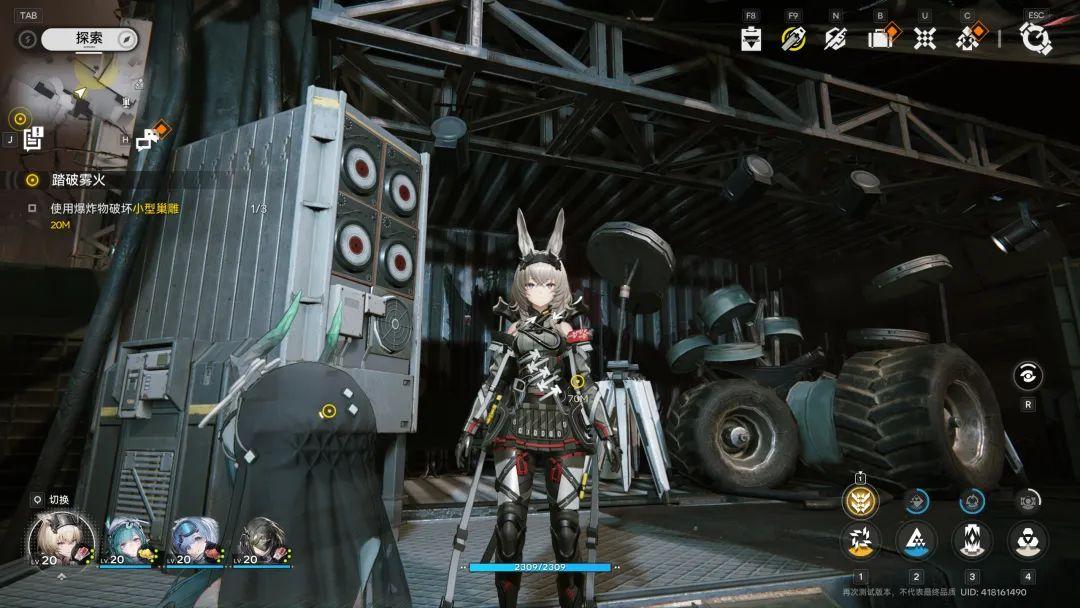Select the 踏破雾火 quest tracker
The height and width of the screenshot is (608, 1080).
(78, 180)
